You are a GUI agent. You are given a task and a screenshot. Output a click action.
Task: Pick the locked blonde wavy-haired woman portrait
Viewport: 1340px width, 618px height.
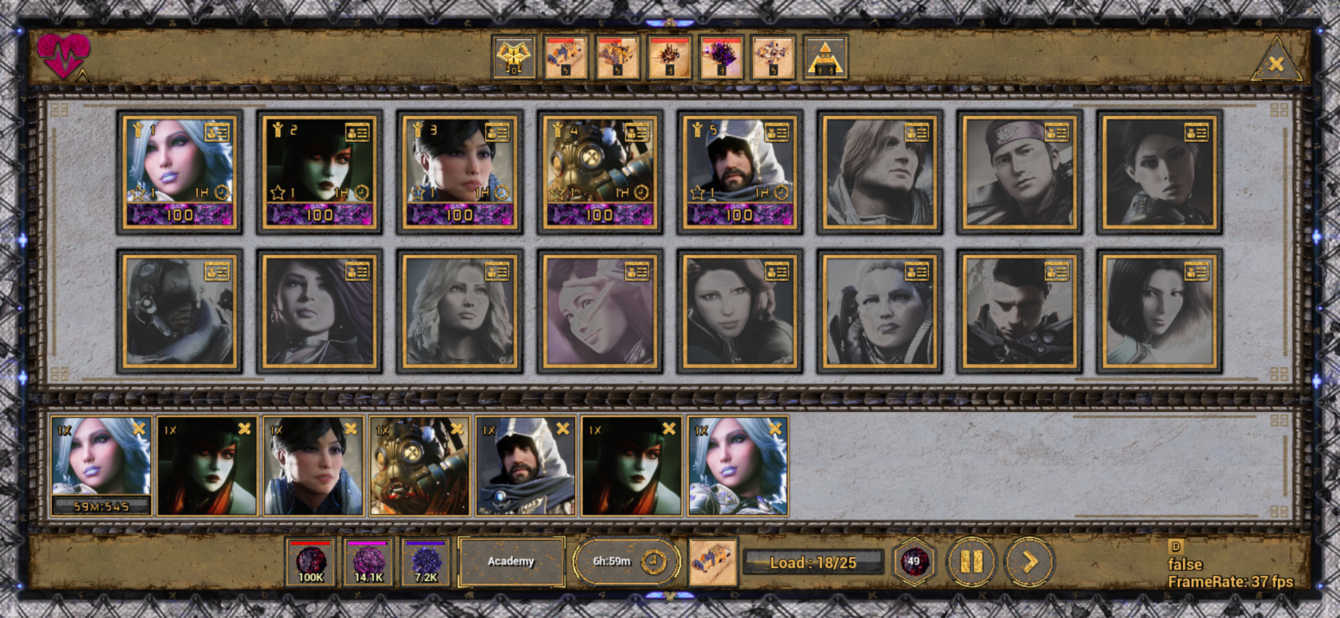pos(459,311)
